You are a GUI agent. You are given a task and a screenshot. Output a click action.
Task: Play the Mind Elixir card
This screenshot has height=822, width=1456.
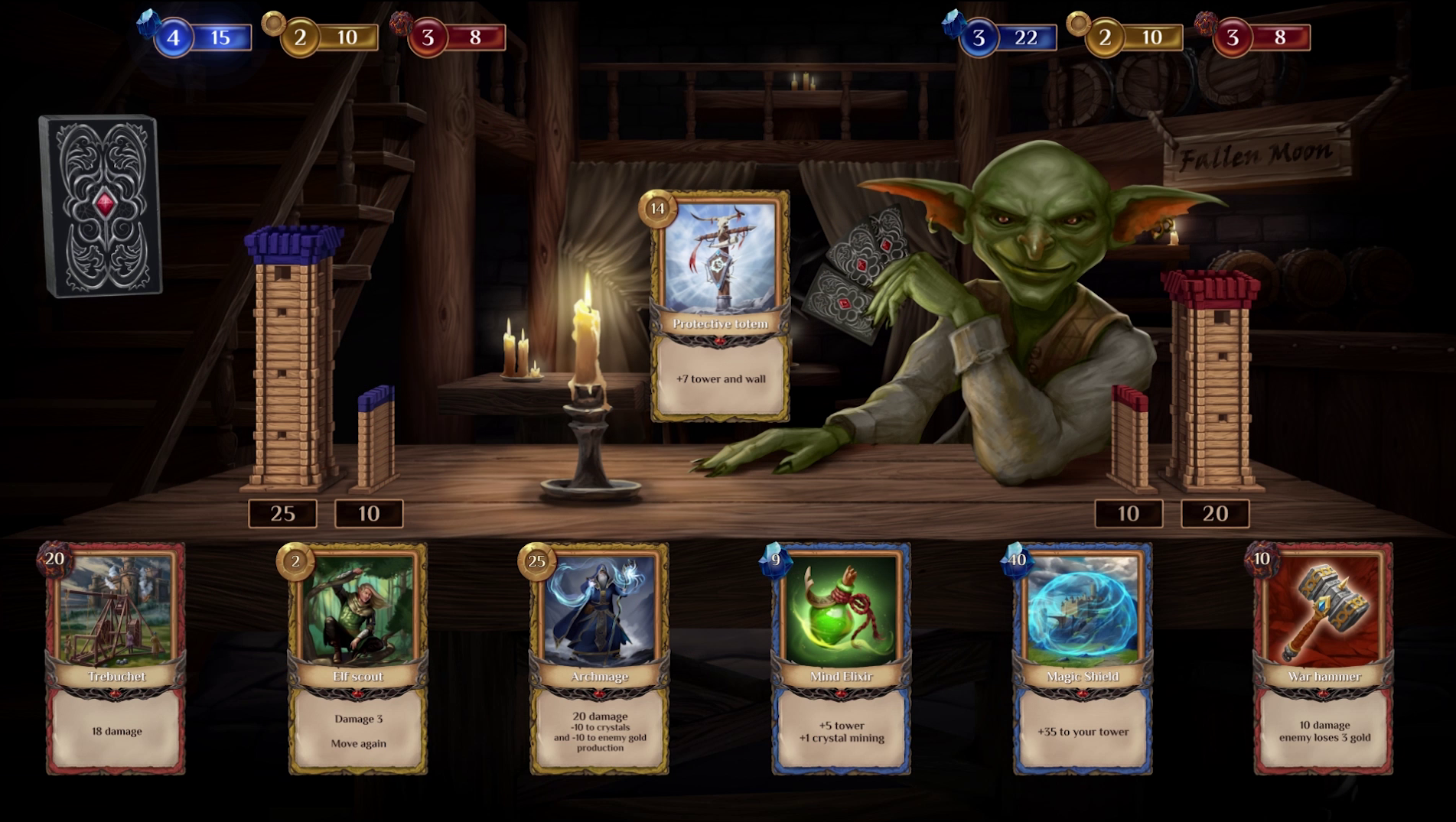tap(841, 659)
